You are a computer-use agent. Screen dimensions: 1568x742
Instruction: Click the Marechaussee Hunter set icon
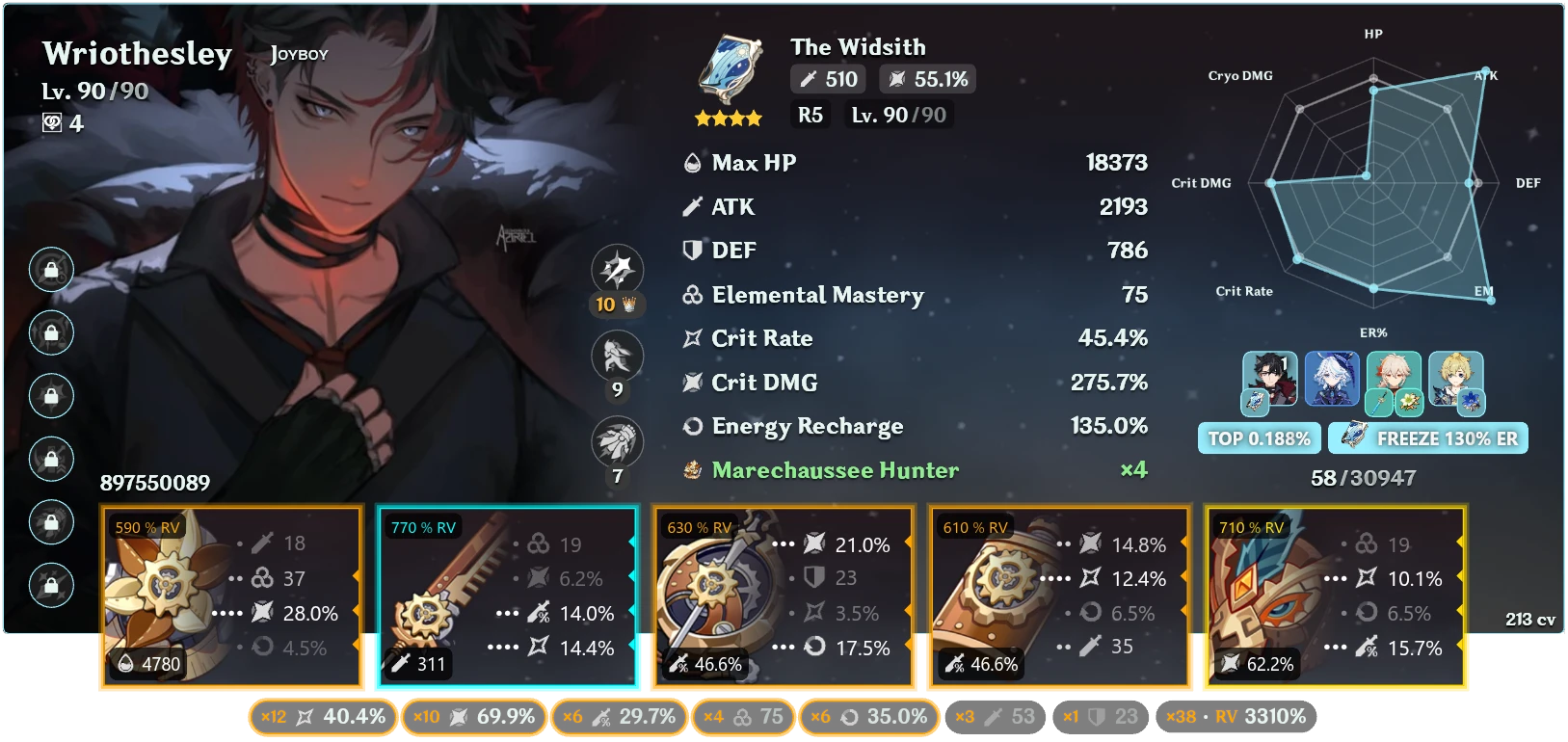click(693, 469)
